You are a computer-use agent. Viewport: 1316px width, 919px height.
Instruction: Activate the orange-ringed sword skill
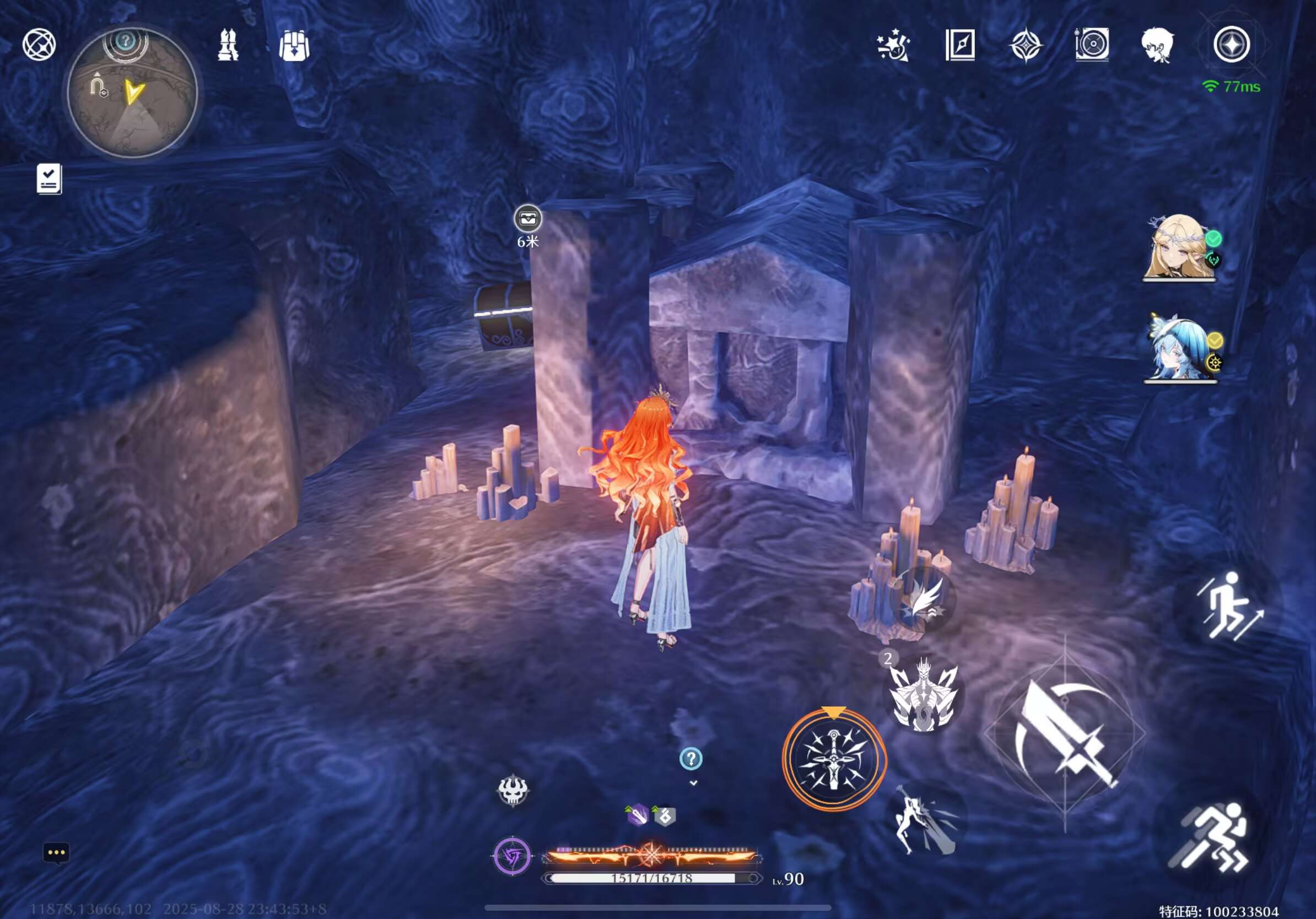pos(834,759)
